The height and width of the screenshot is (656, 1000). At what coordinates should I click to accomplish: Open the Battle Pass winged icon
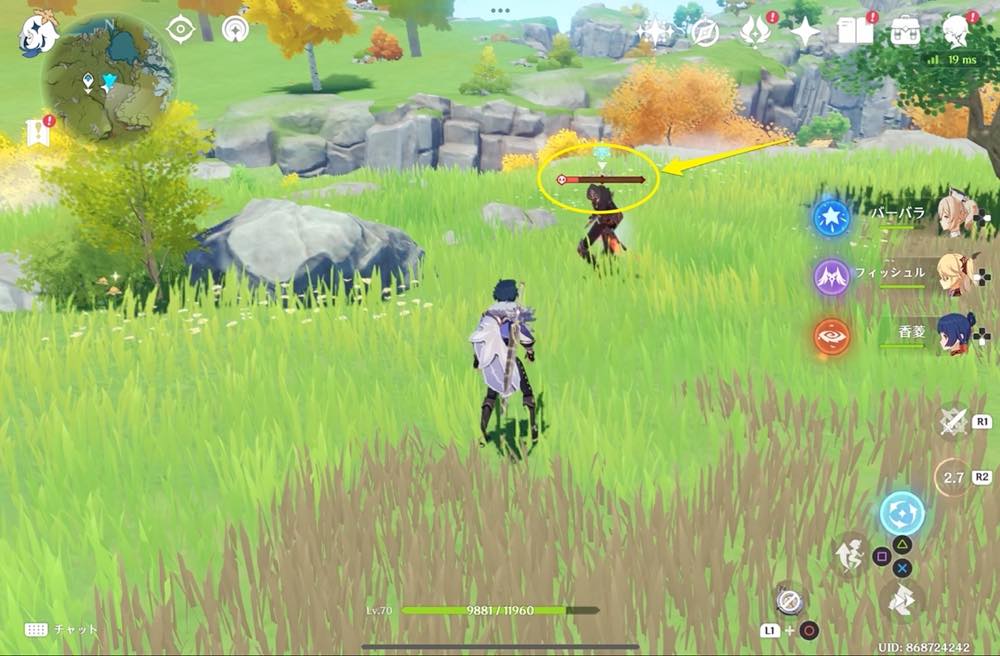[x=753, y=33]
